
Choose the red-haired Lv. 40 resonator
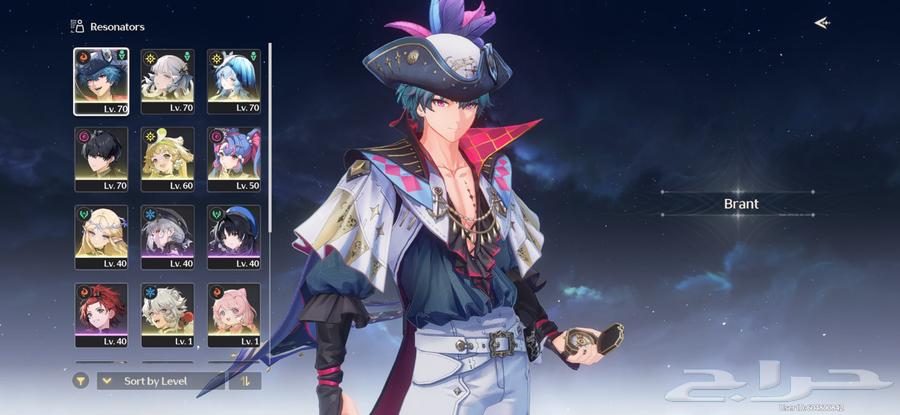(x=101, y=314)
